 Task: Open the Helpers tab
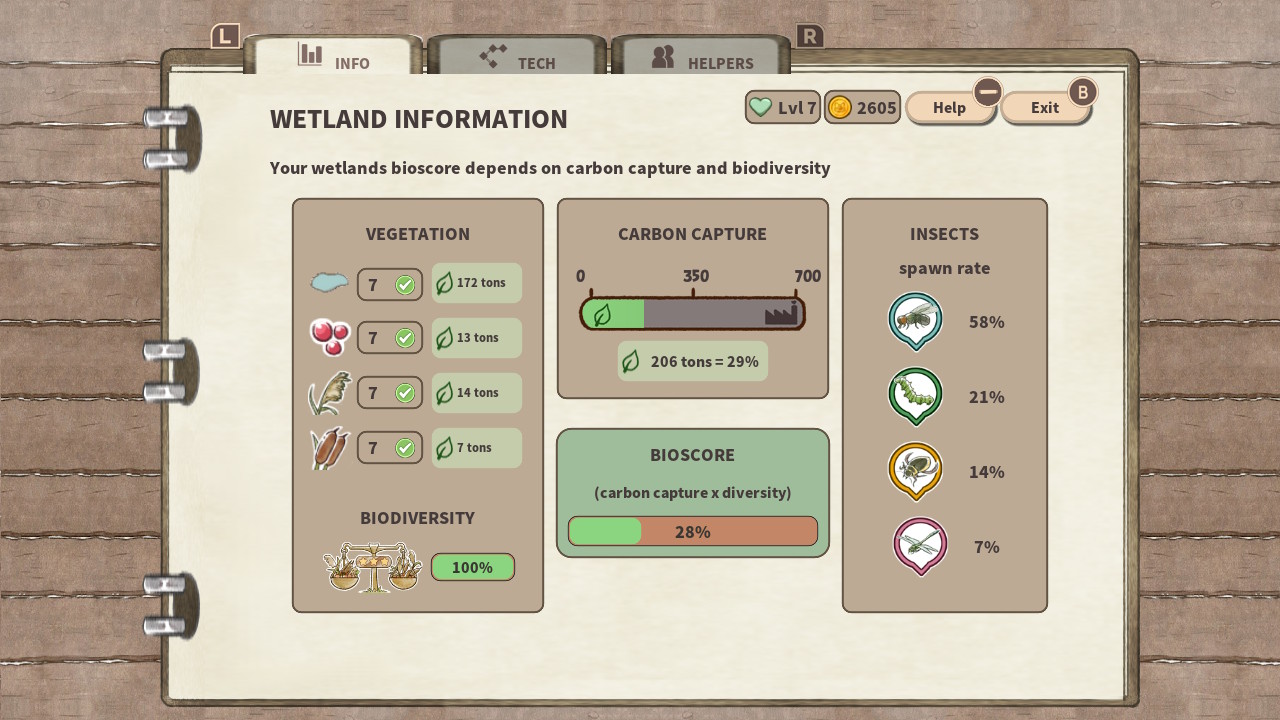pyautogui.click(x=701, y=59)
